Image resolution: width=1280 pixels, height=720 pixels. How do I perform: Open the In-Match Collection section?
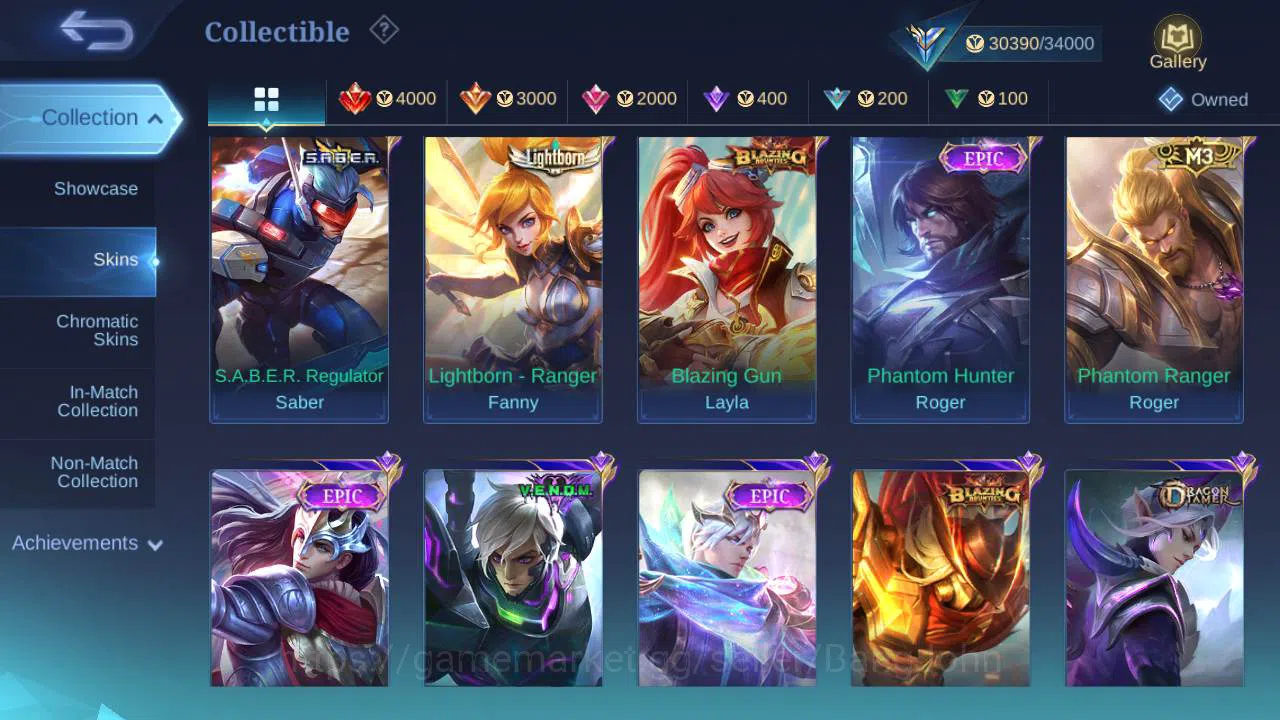96,401
